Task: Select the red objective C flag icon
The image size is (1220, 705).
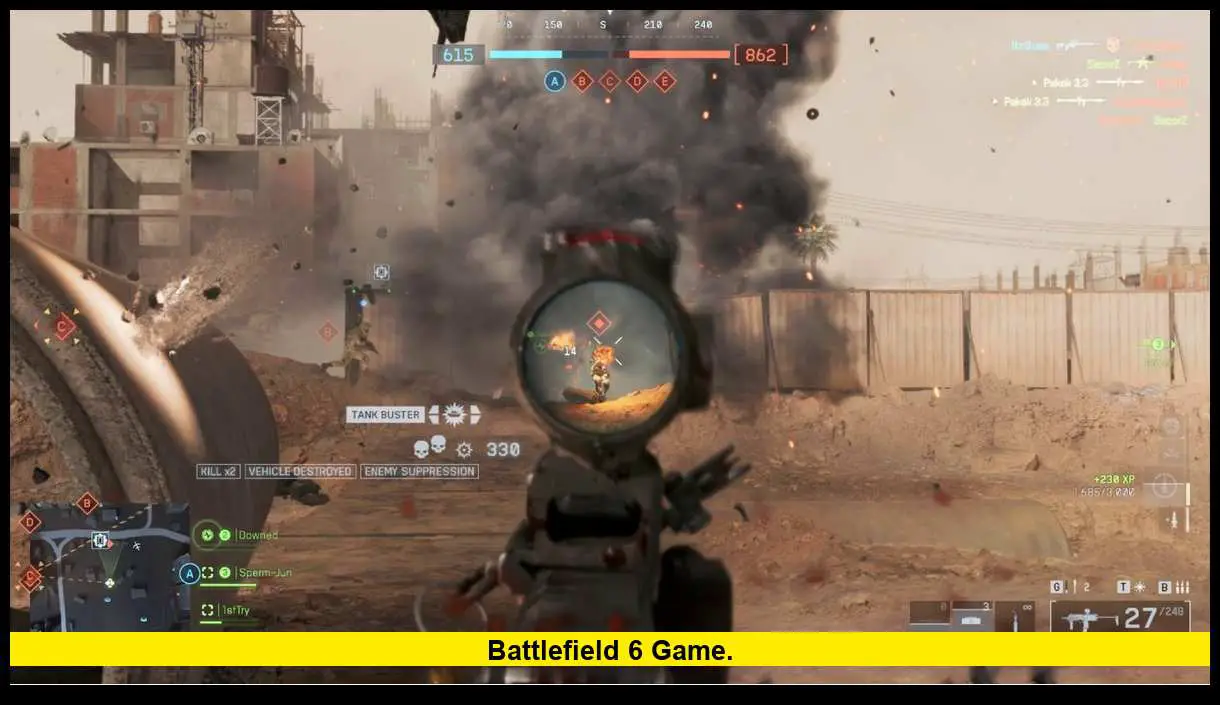Action: [609, 81]
